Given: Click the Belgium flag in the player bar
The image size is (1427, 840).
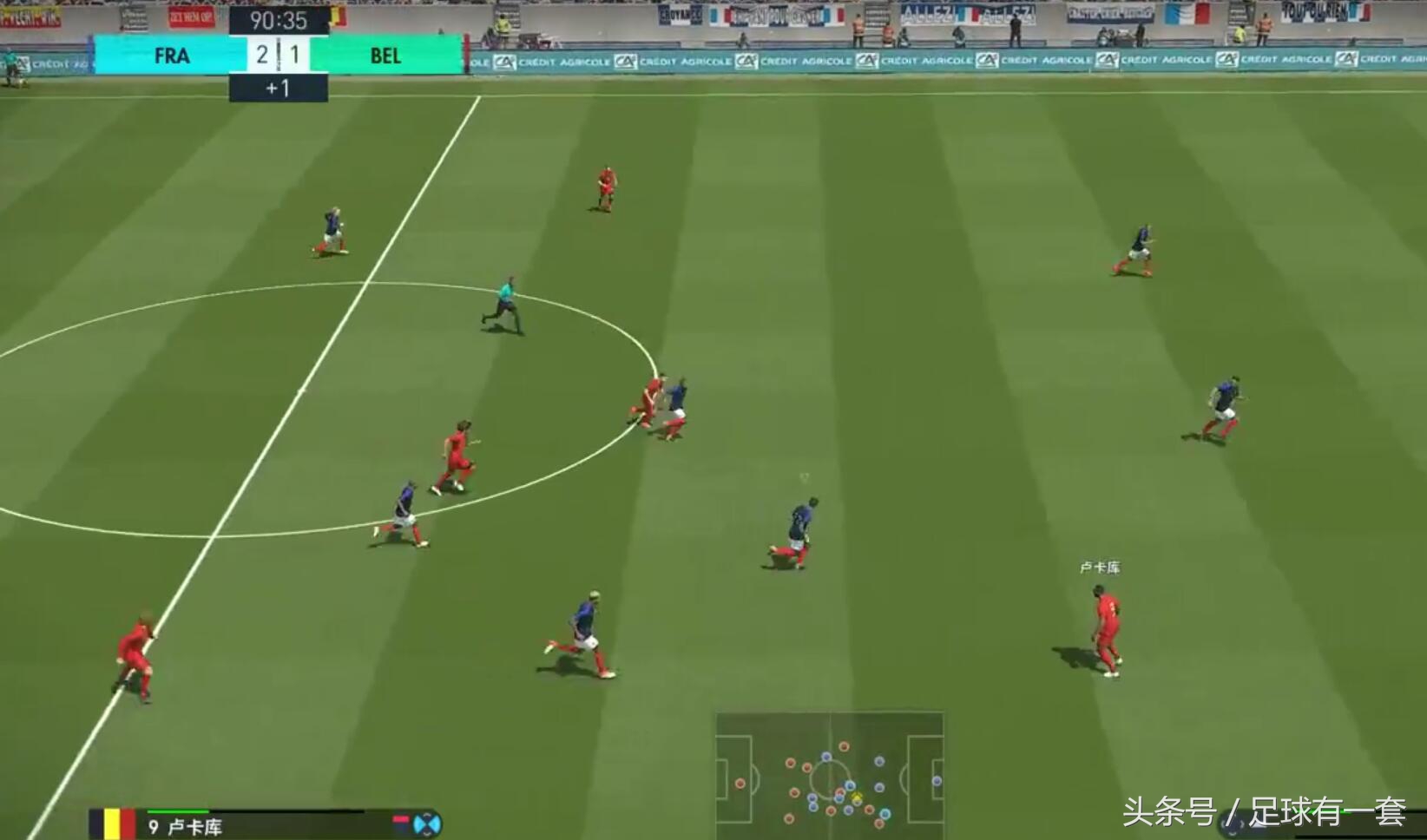Looking at the screenshot, I should [x=114, y=824].
